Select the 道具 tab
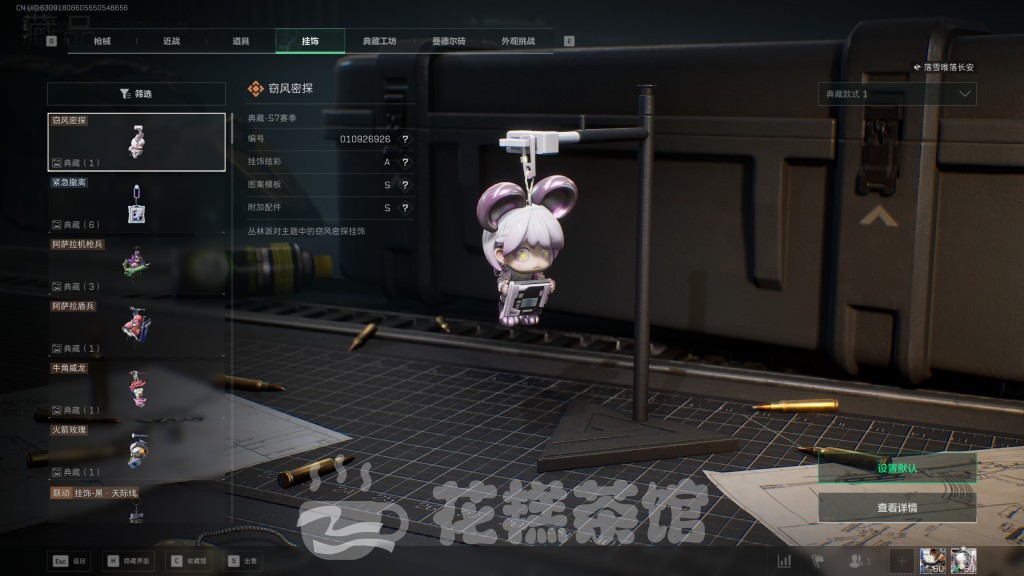Screen dimensions: 1024x576 (241, 41)
